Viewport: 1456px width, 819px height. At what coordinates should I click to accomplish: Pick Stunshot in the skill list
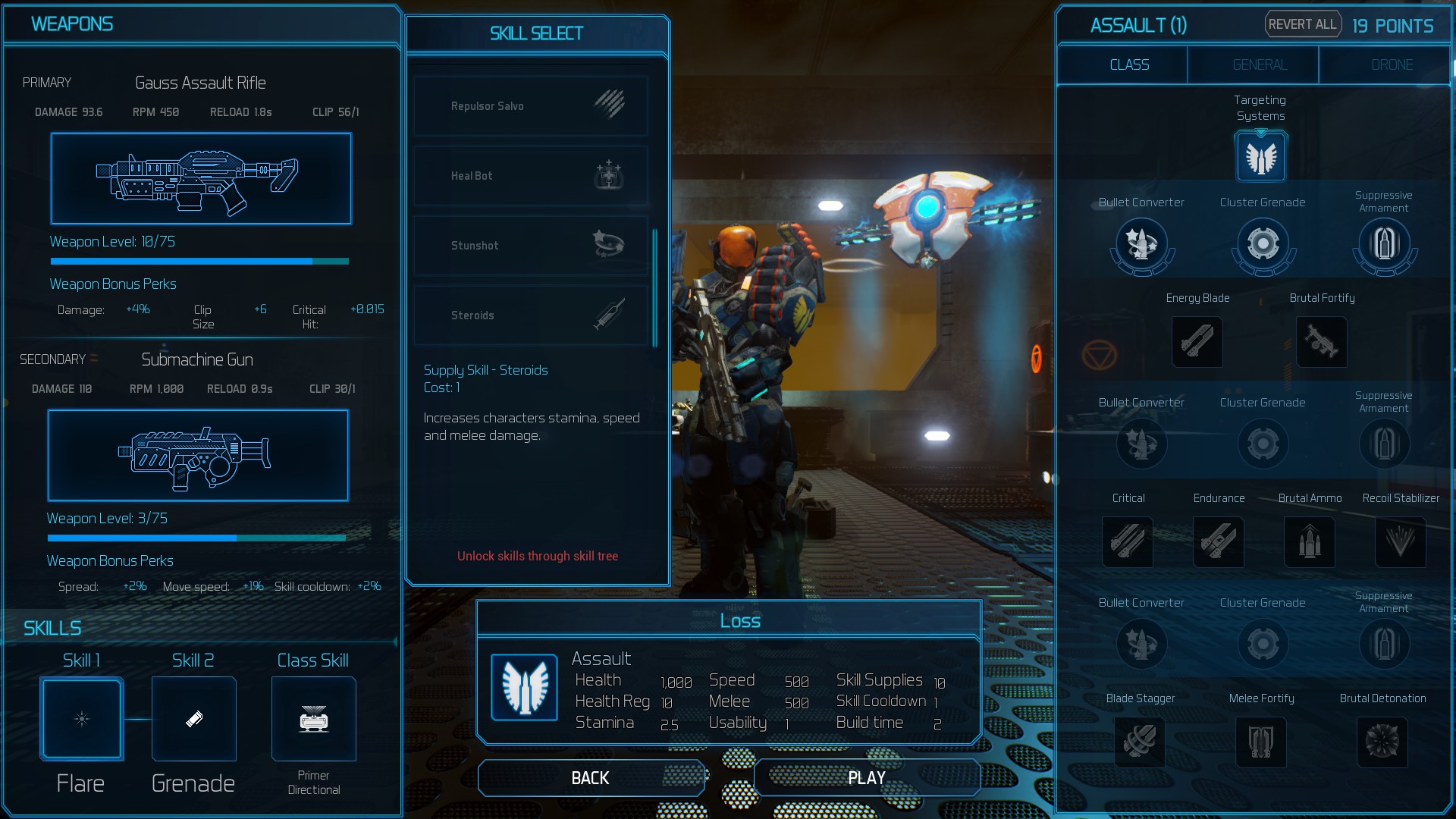pyautogui.click(x=531, y=246)
